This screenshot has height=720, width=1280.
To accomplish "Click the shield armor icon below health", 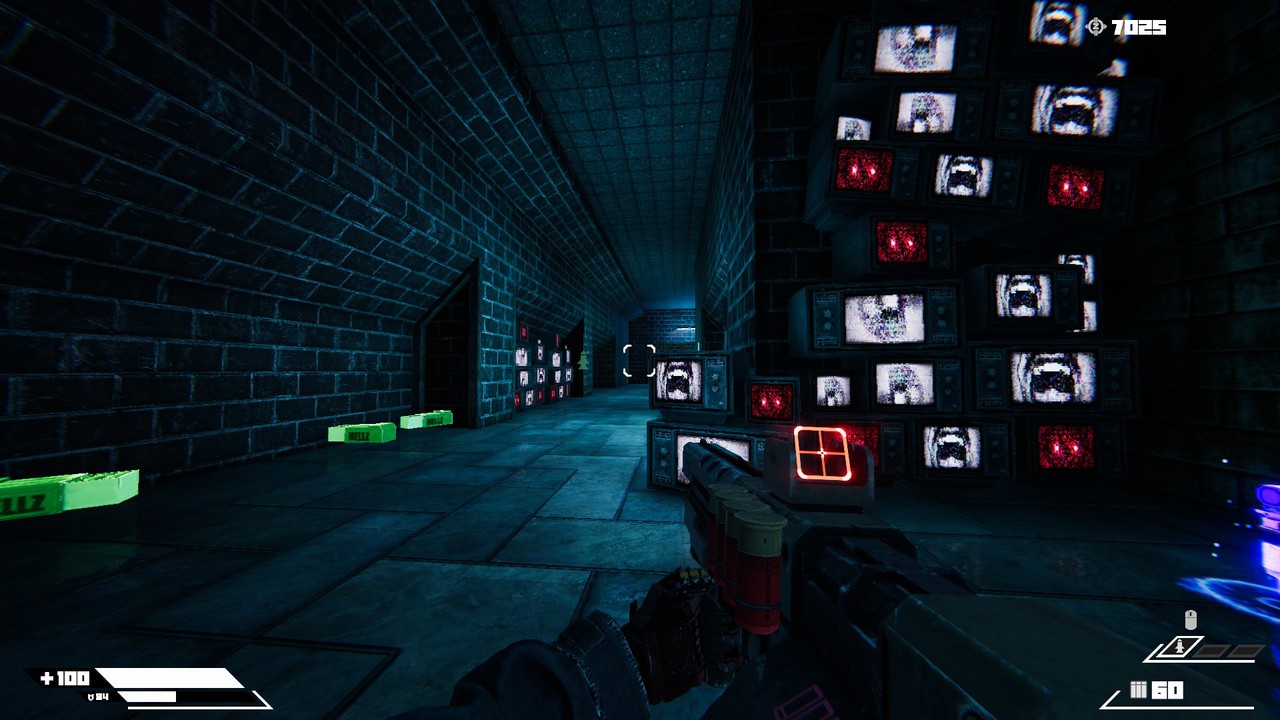I will pos(90,697).
